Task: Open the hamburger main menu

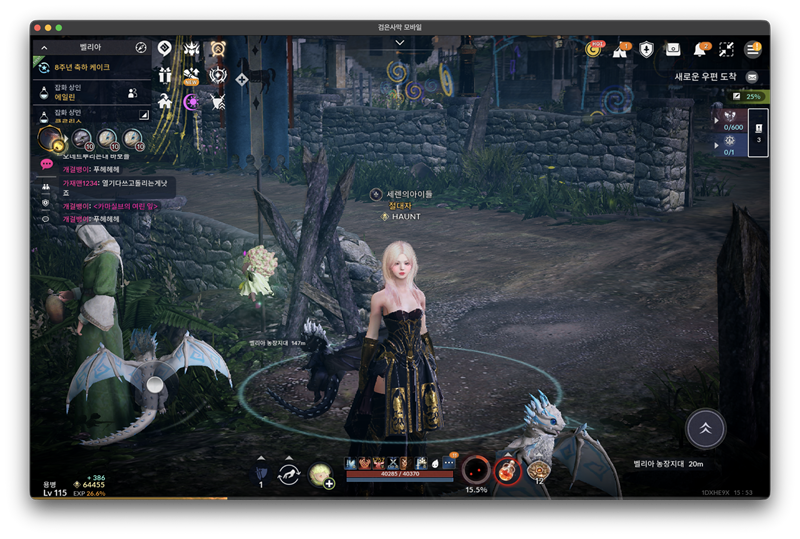Action: (x=753, y=49)
